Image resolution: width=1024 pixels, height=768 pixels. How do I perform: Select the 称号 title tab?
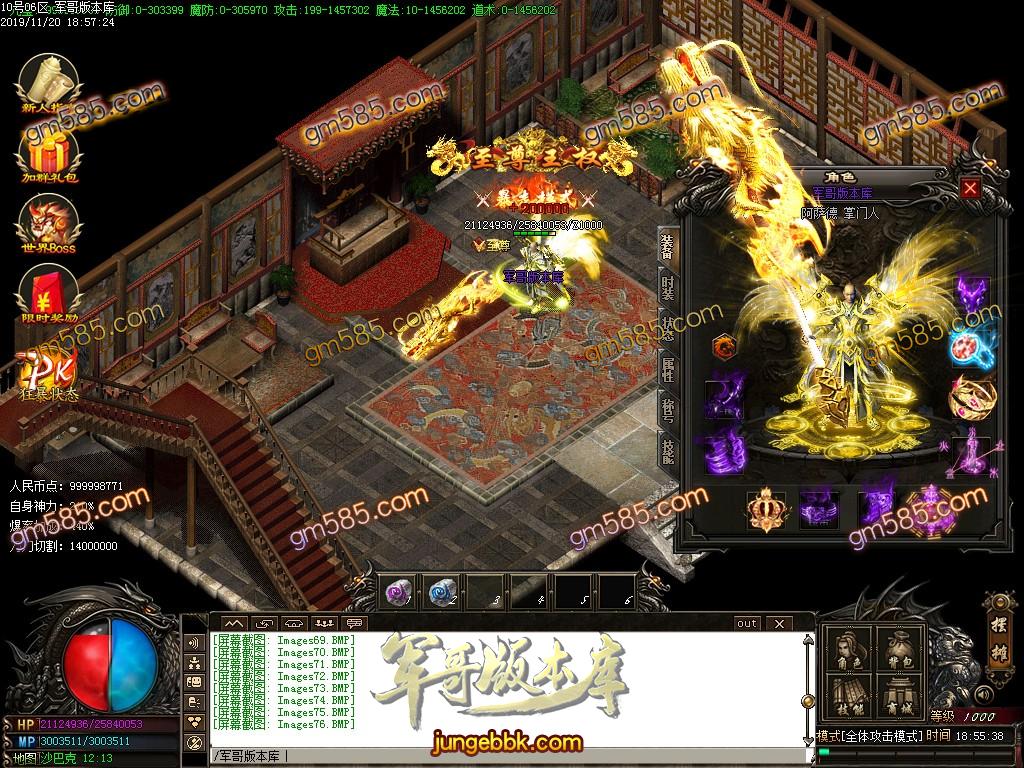(x=667, y=410)
